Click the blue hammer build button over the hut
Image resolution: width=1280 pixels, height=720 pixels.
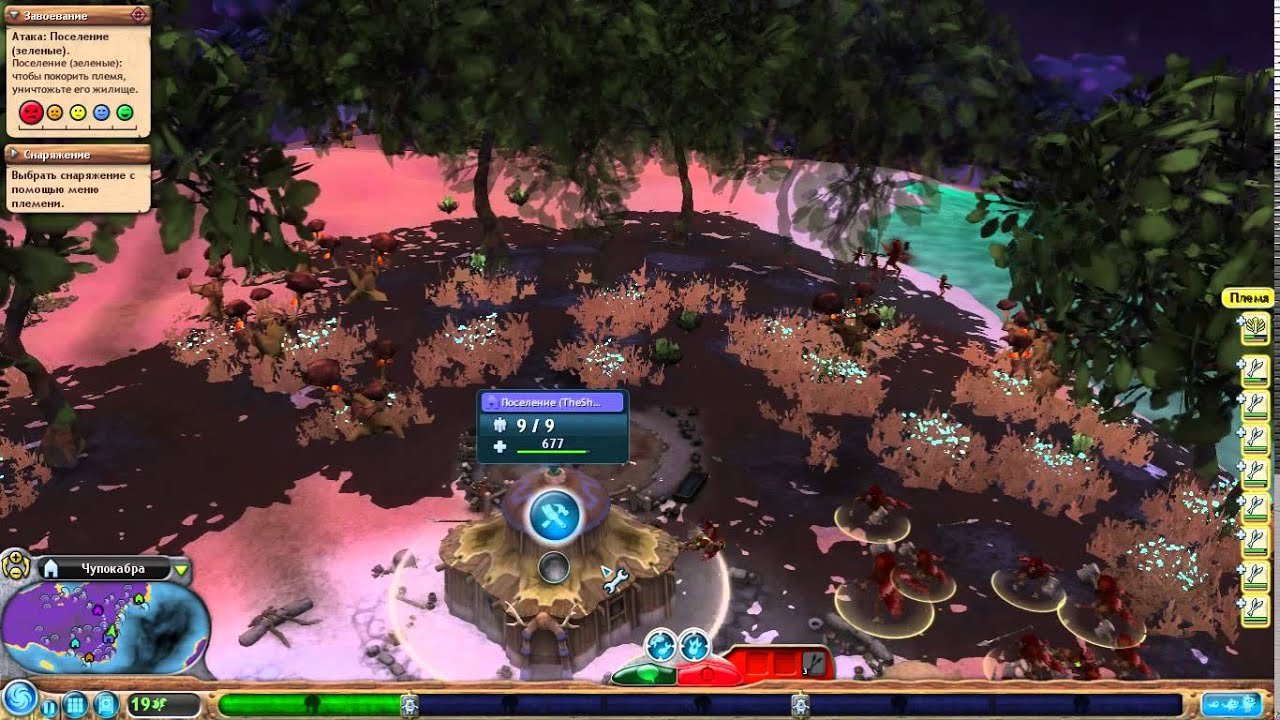(554, 514)
